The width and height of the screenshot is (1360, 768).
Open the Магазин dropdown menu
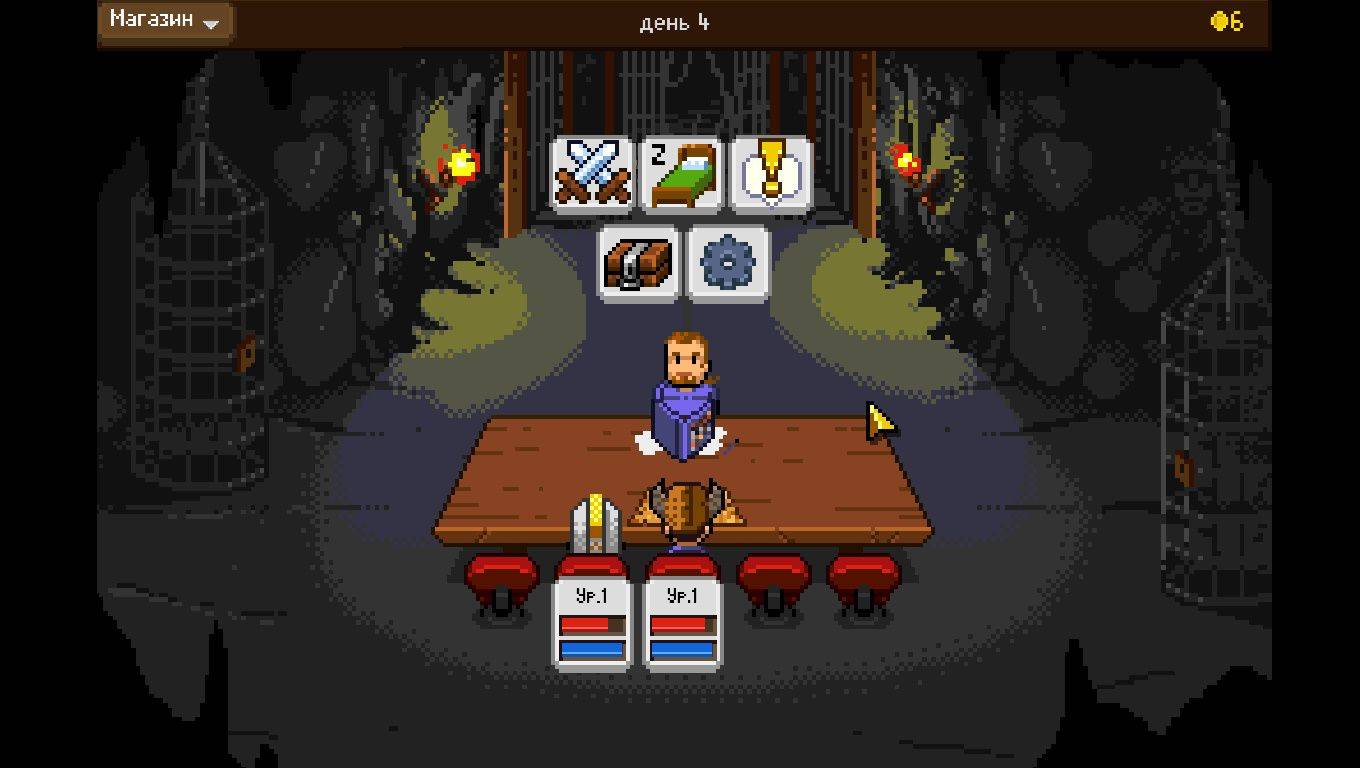[x=165, y=22]
